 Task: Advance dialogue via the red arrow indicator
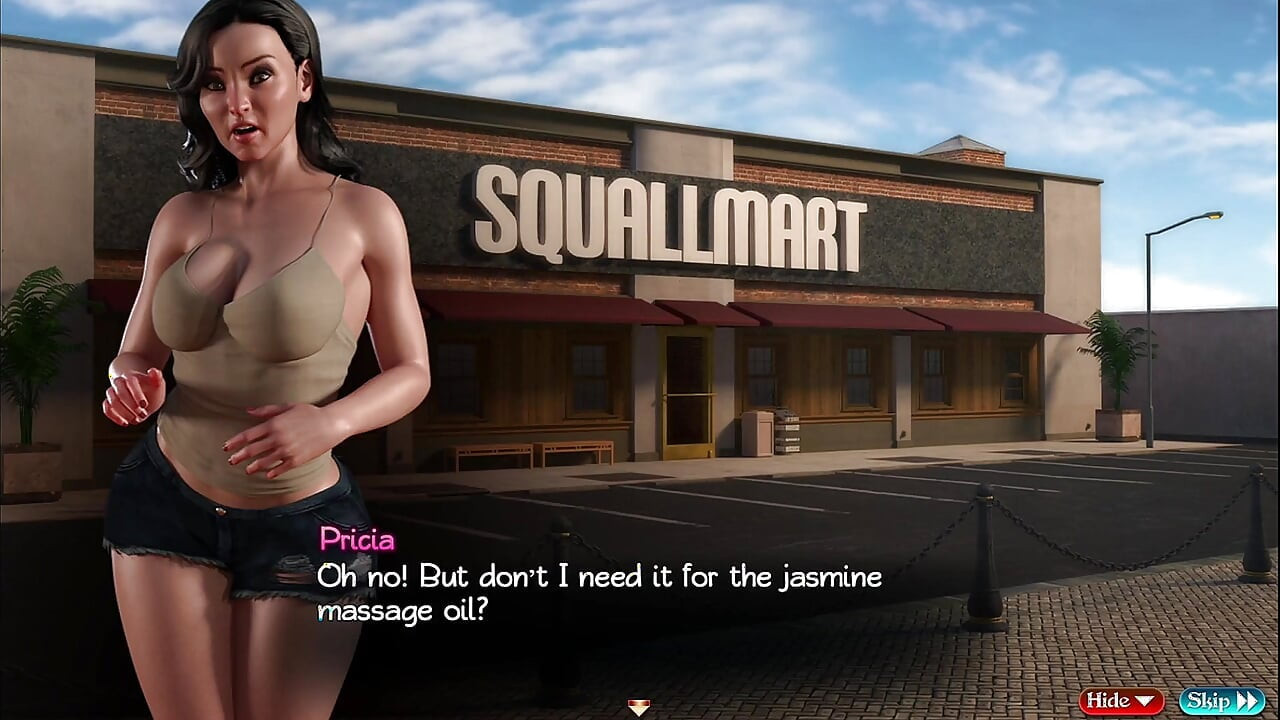[639, 708]
